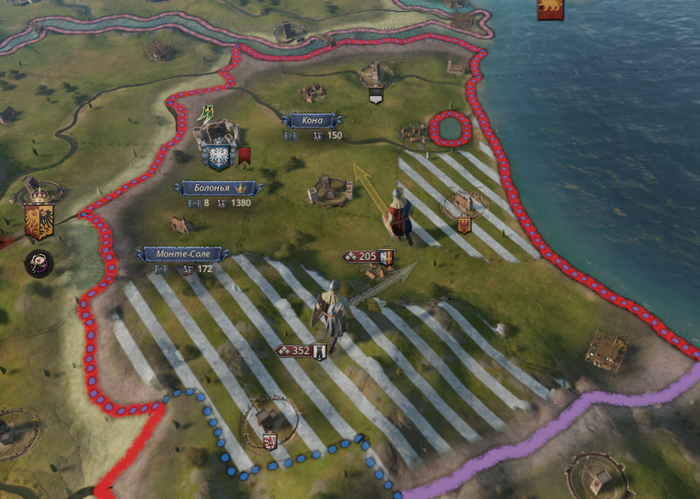Screen dimensions: 700x499
Task: Click the white eagle shield above Болонья
Action: 216,156
